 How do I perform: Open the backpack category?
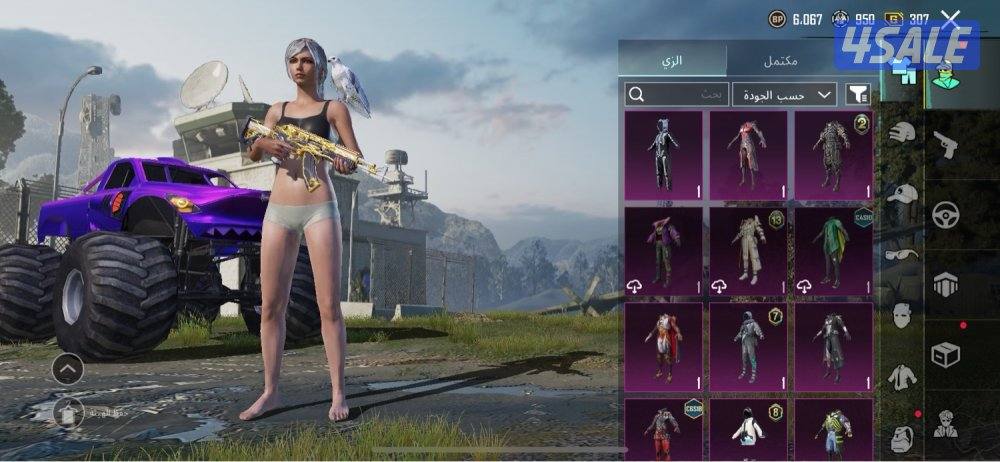point(902,436)
